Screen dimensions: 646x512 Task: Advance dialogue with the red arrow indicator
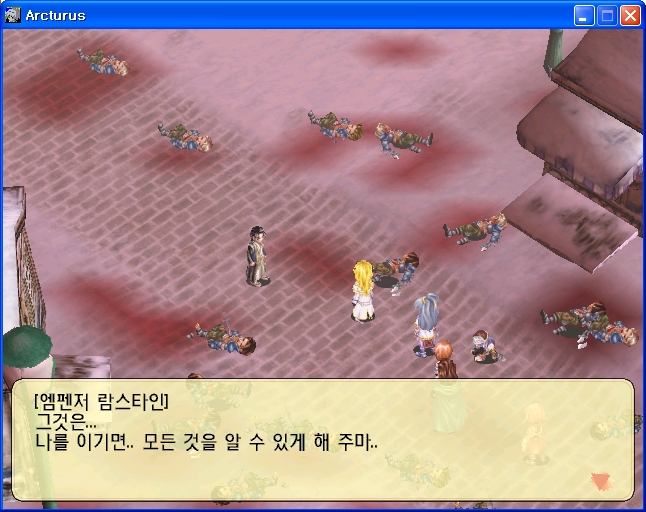pos(600,481)
